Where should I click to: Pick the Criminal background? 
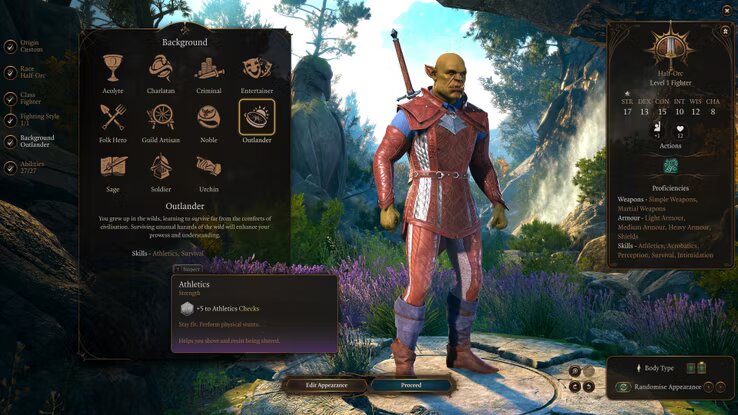[x=209, y=68]
